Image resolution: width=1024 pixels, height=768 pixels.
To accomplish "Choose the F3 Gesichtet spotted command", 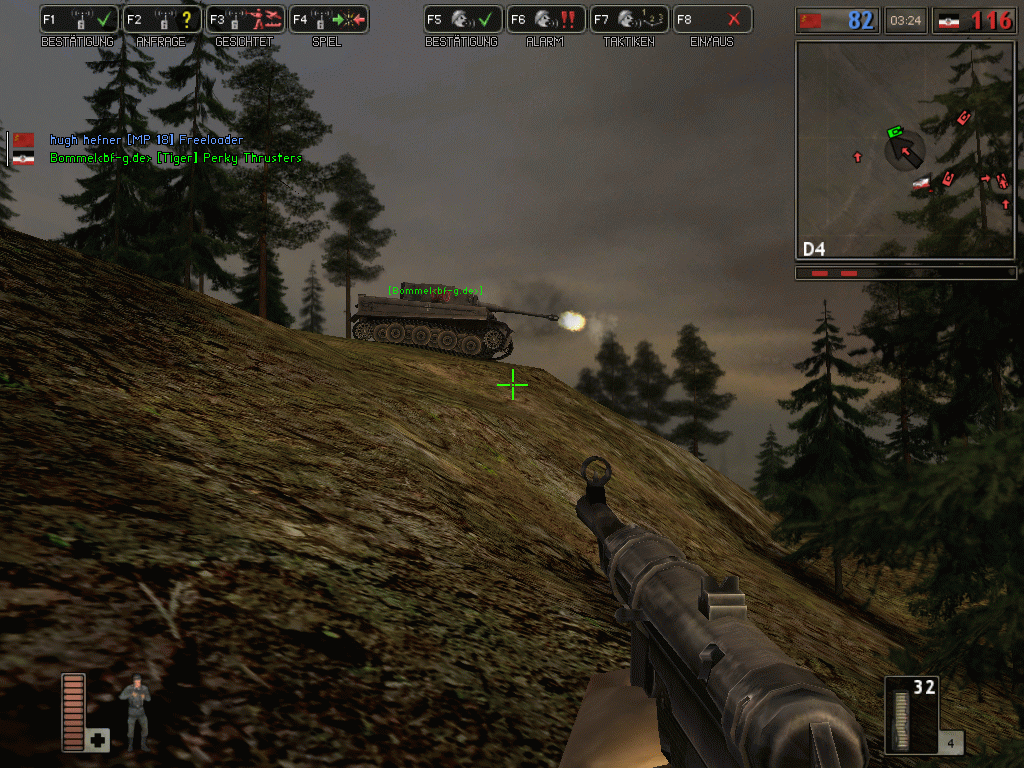I will coord(243,19).
